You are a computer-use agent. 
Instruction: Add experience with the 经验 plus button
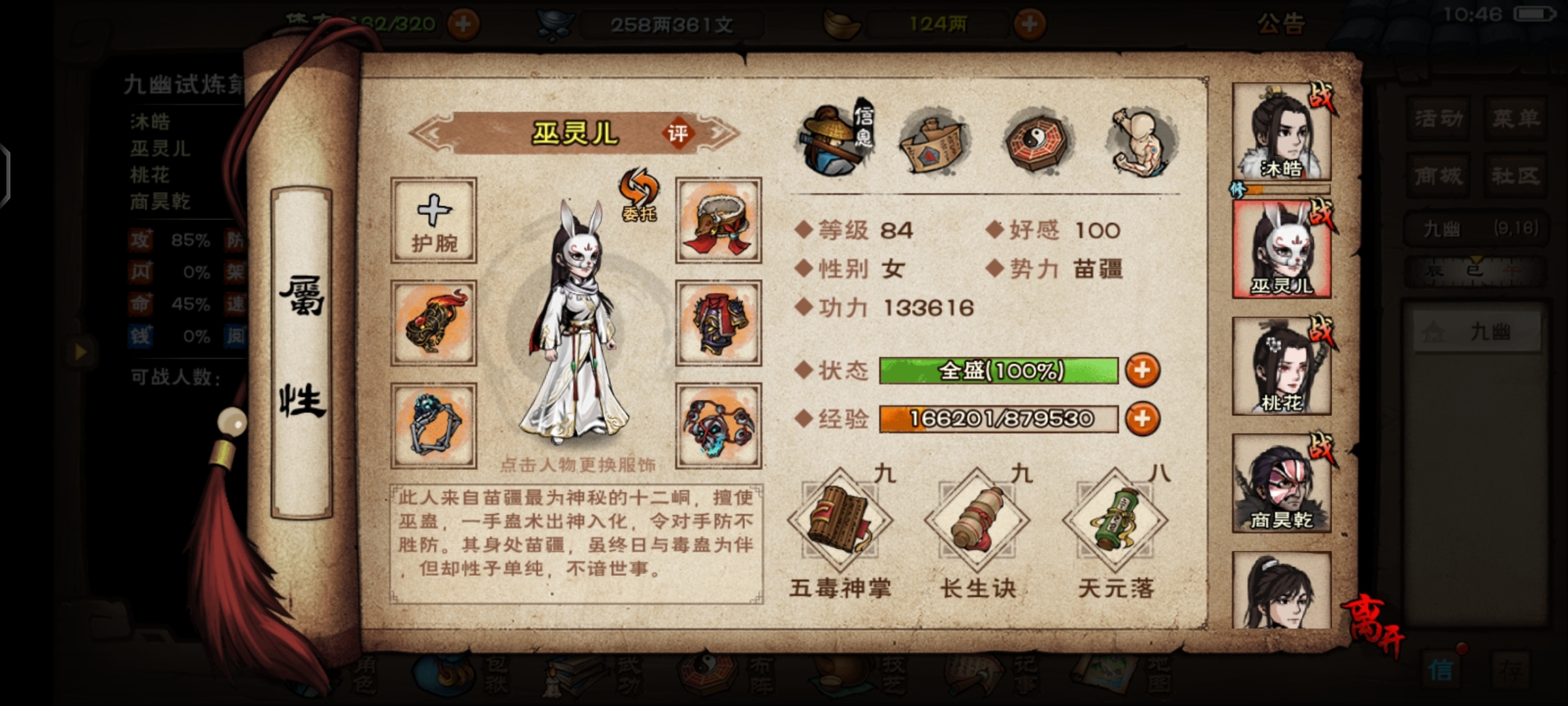[1142, 418]
